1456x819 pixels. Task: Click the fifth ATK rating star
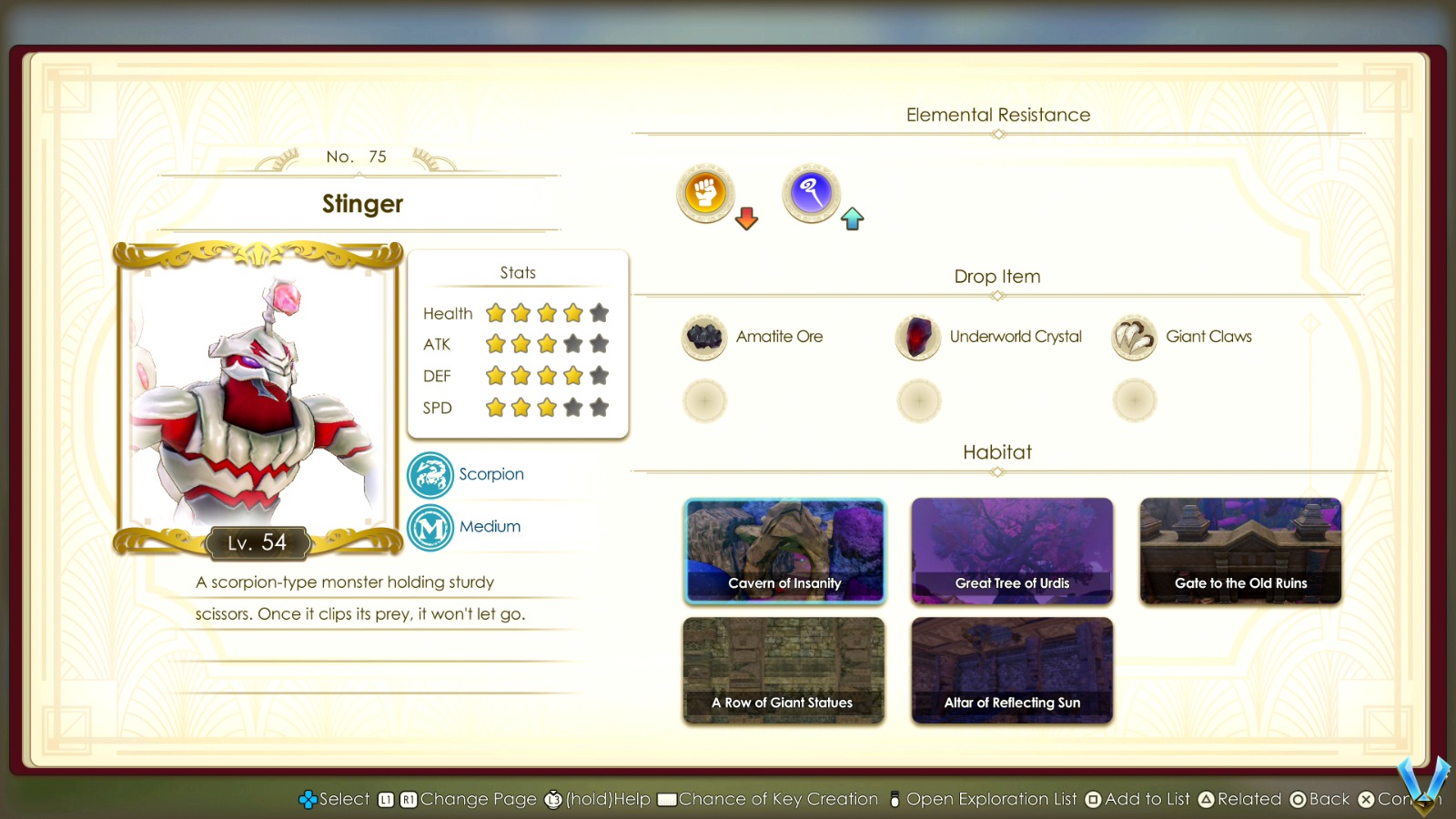coord(599,344)
